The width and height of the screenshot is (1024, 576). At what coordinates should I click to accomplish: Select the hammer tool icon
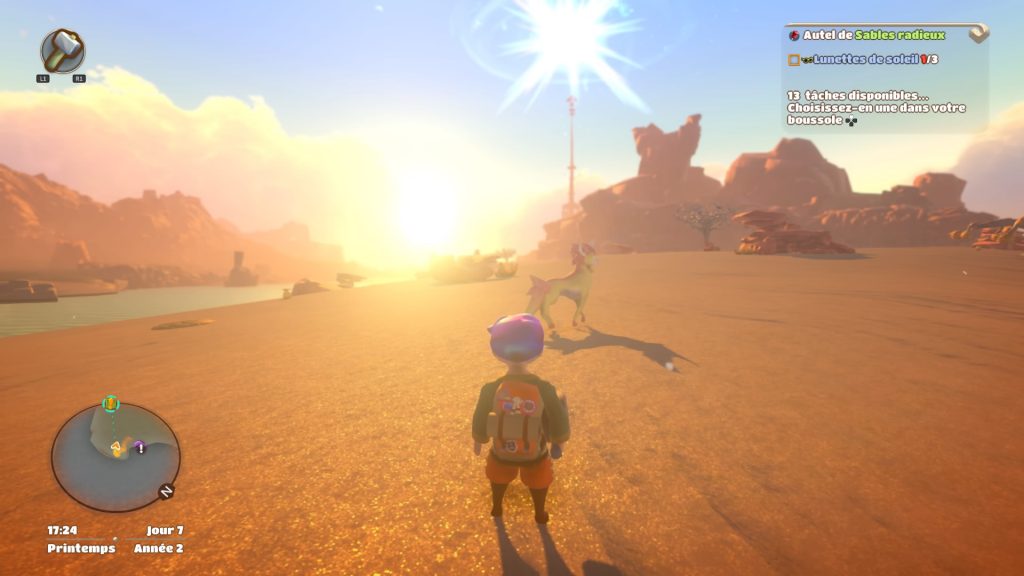pyautogui.click(x=62, y=50)
